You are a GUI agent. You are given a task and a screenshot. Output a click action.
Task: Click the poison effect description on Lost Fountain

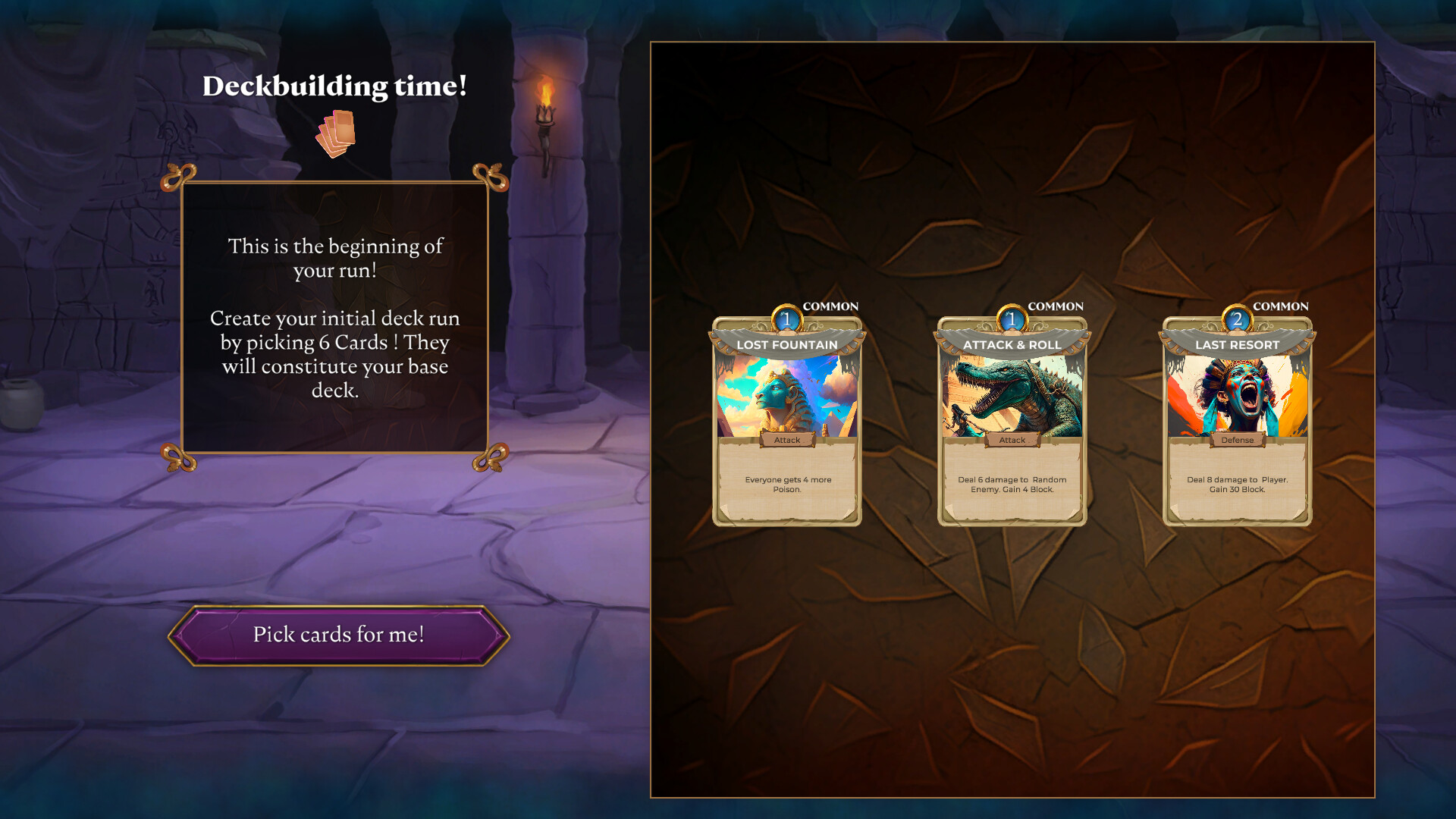[786, 485]
